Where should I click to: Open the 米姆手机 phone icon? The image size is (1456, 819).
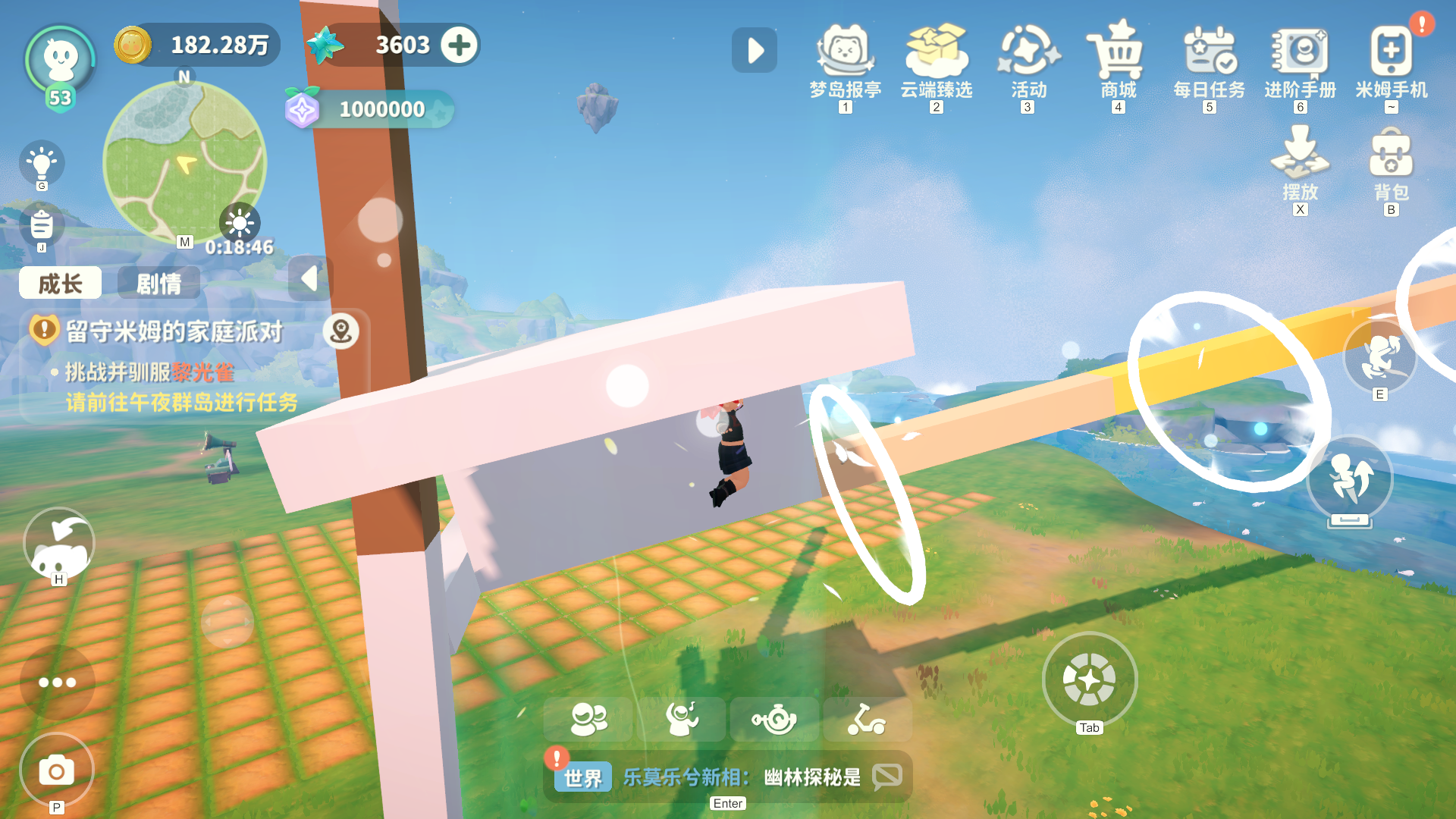click(x=1390, y=53)
